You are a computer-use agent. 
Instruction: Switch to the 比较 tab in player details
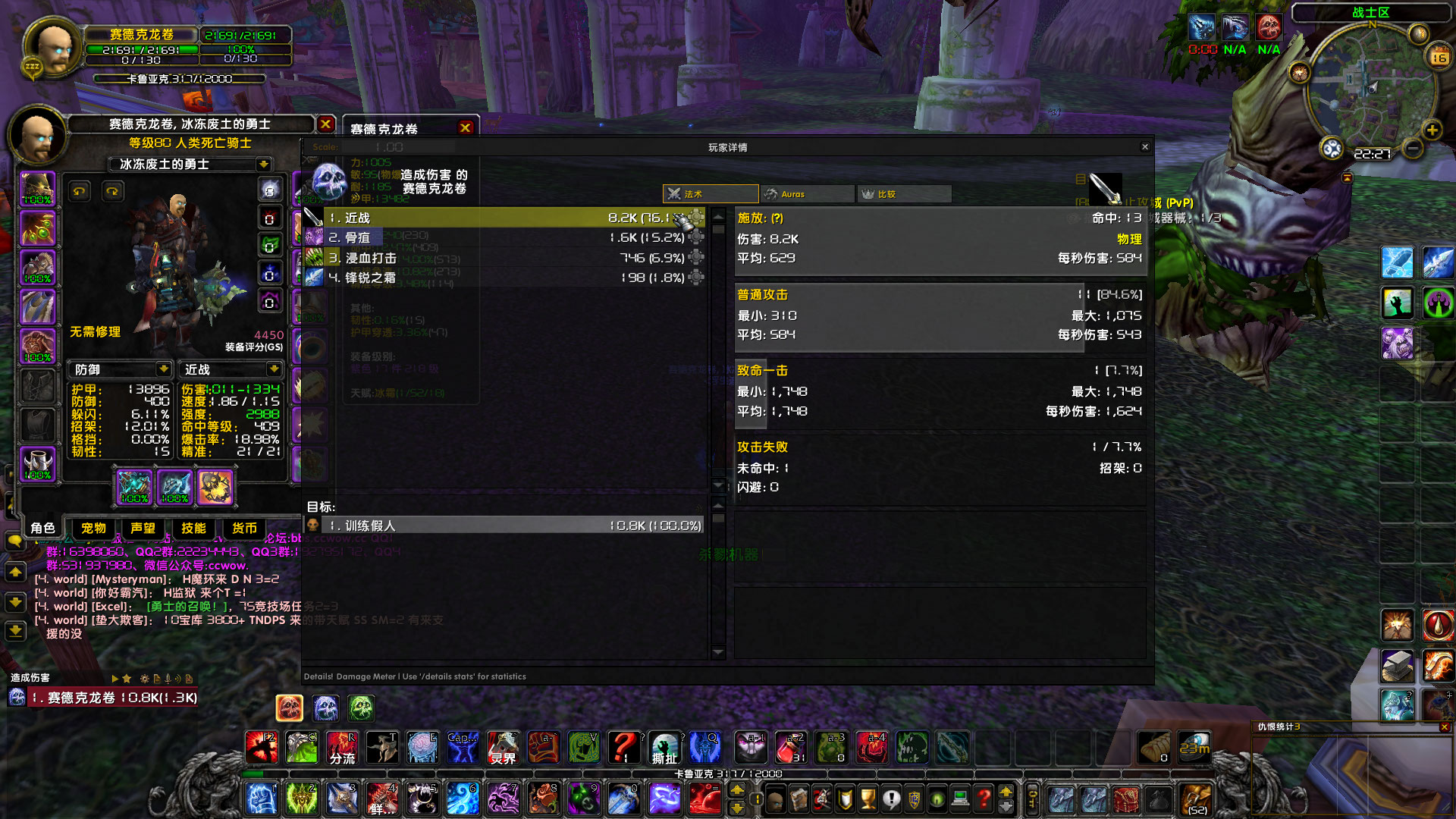click(x=903, y=193)
